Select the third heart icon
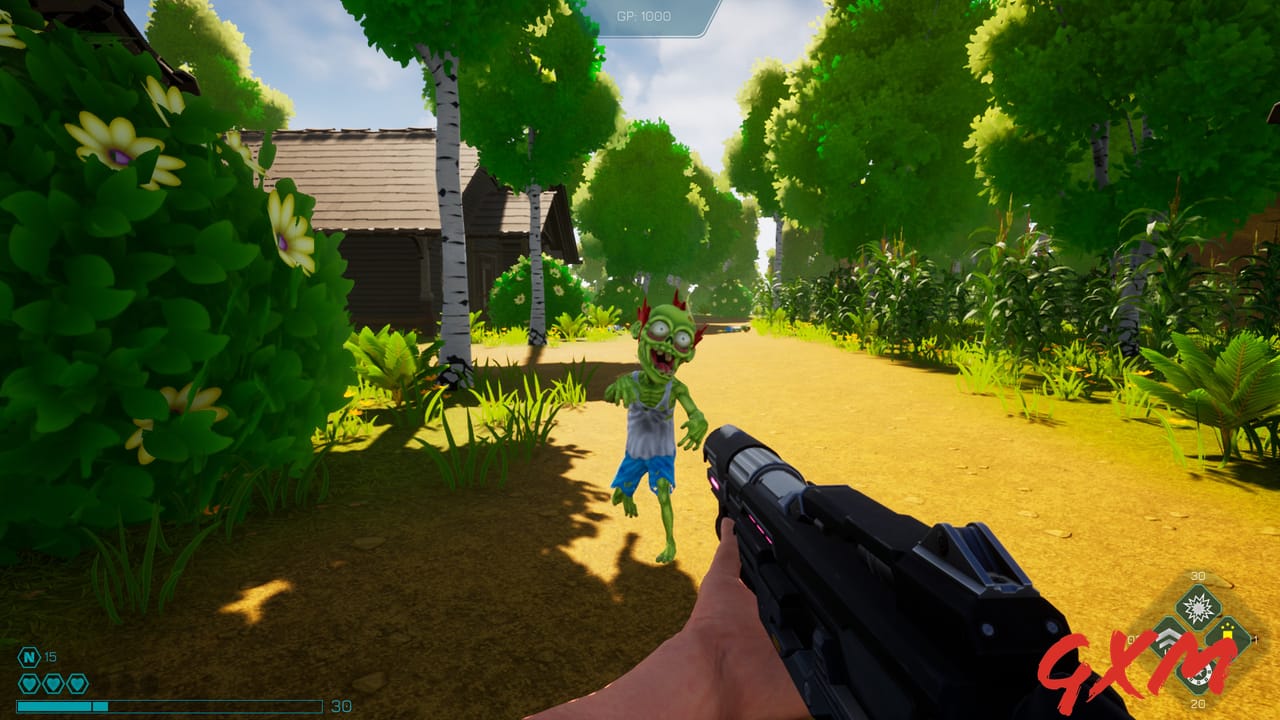 77,683
